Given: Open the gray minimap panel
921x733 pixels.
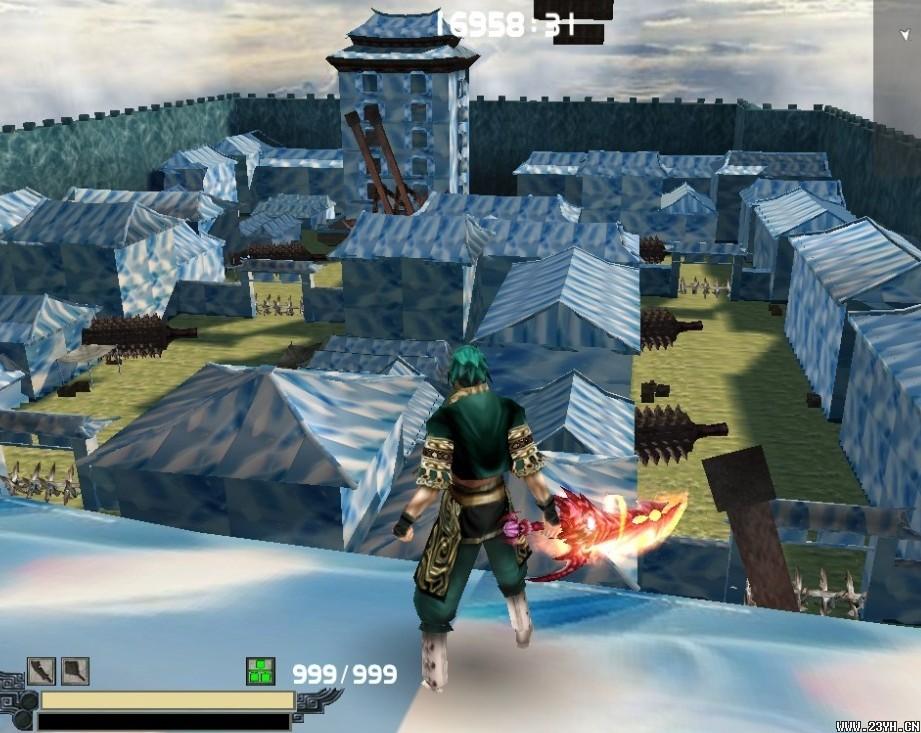Looking at the screenshot, I should [x=897, y=60].
